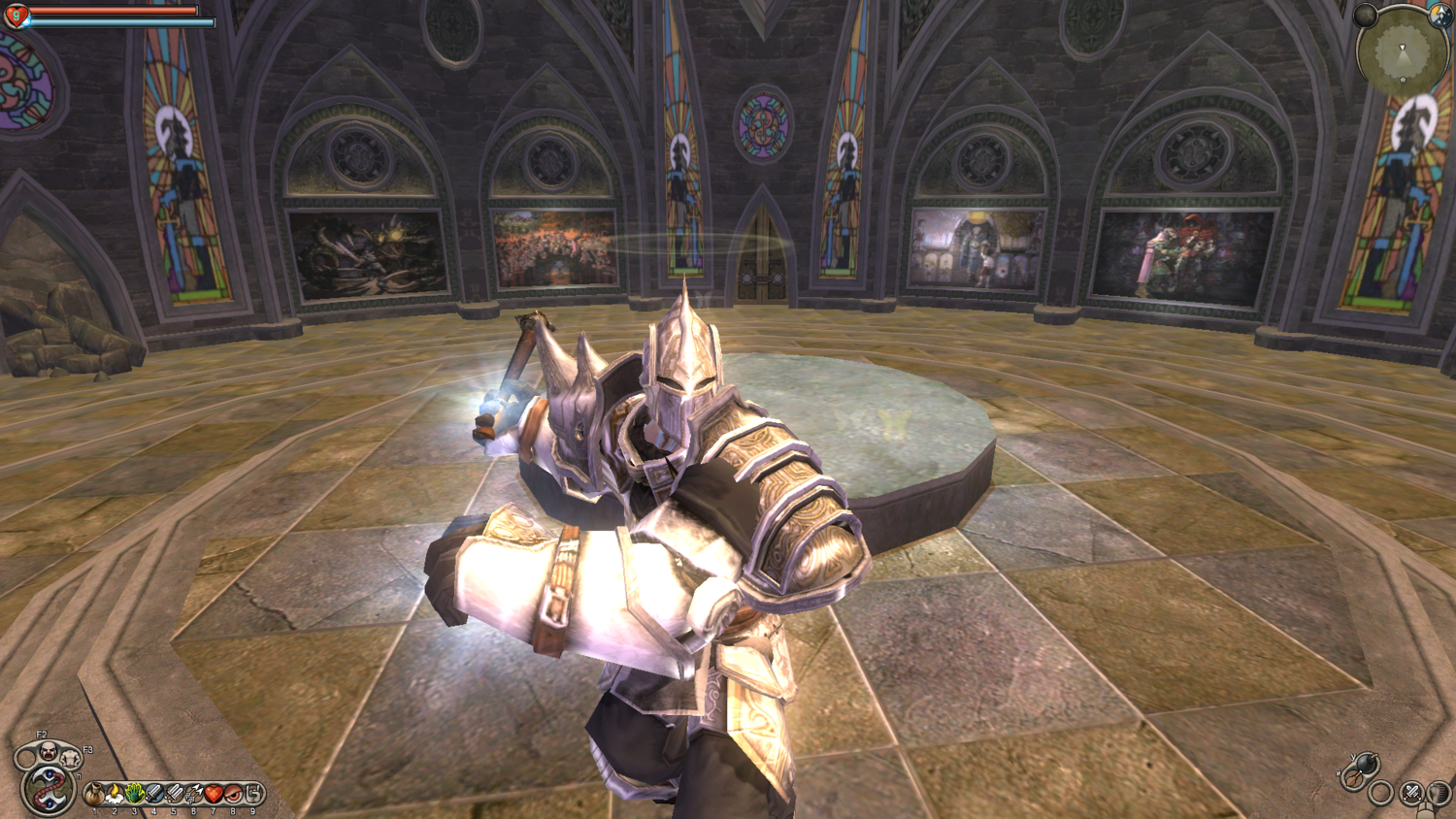This screenshot has width=1456, height=819.
Task: Click the dark orb beside the minimap
Action: point(1366,15)
